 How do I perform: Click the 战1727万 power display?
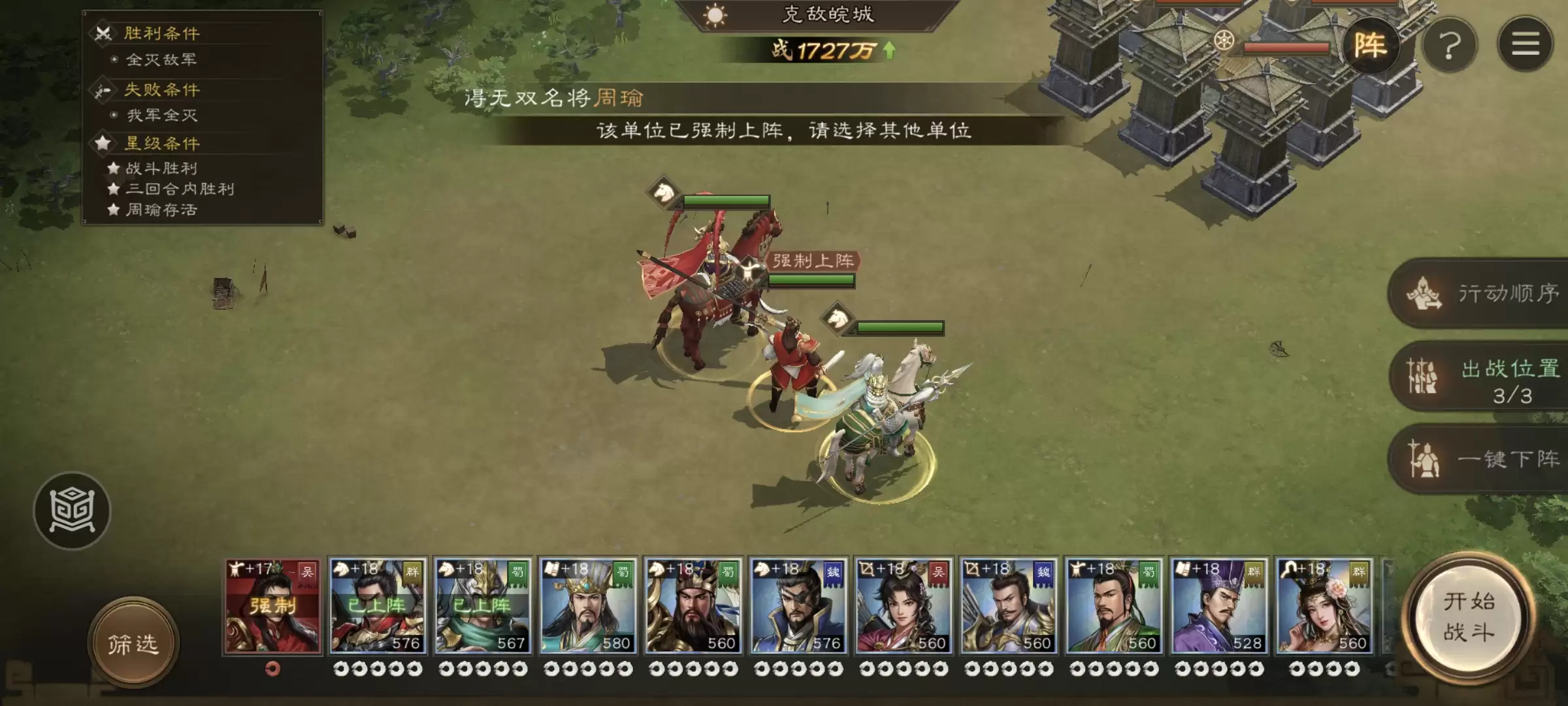pyautogui.click(x=828, y=50)
